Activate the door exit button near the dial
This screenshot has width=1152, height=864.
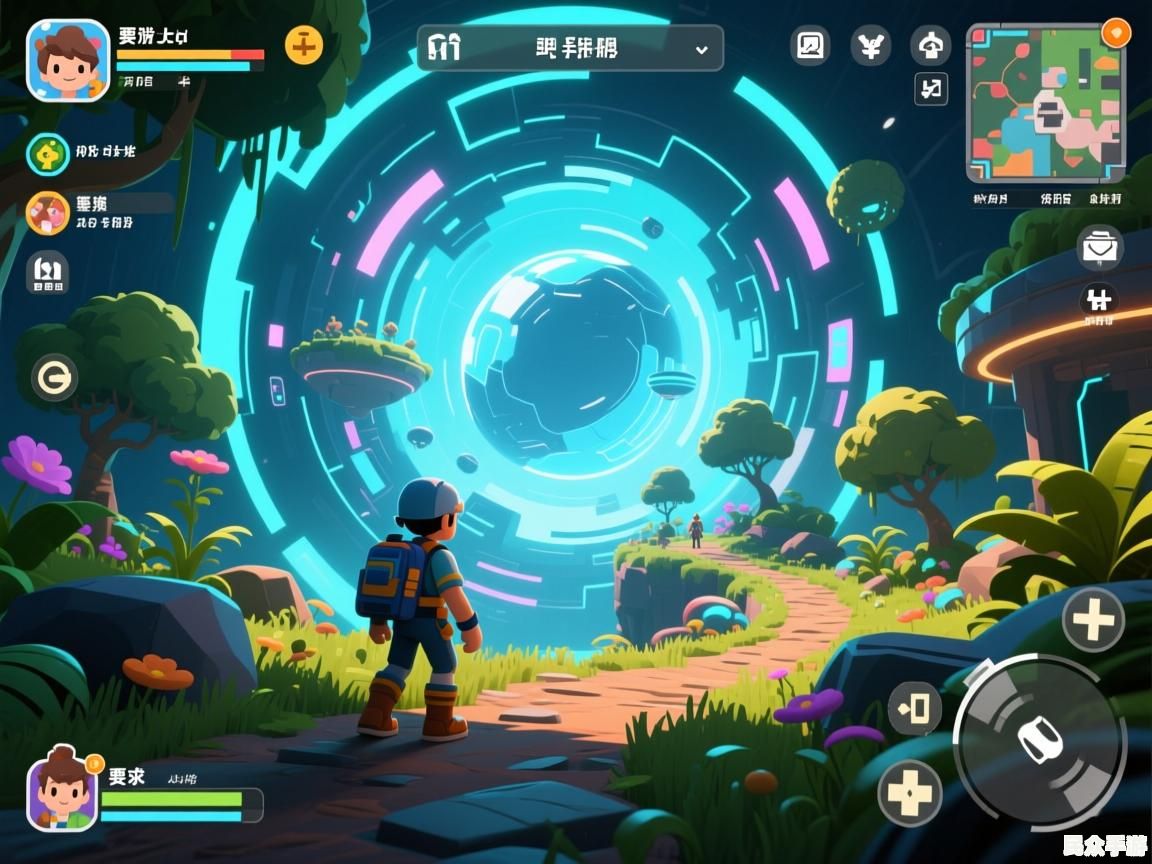tap(914, 708)
